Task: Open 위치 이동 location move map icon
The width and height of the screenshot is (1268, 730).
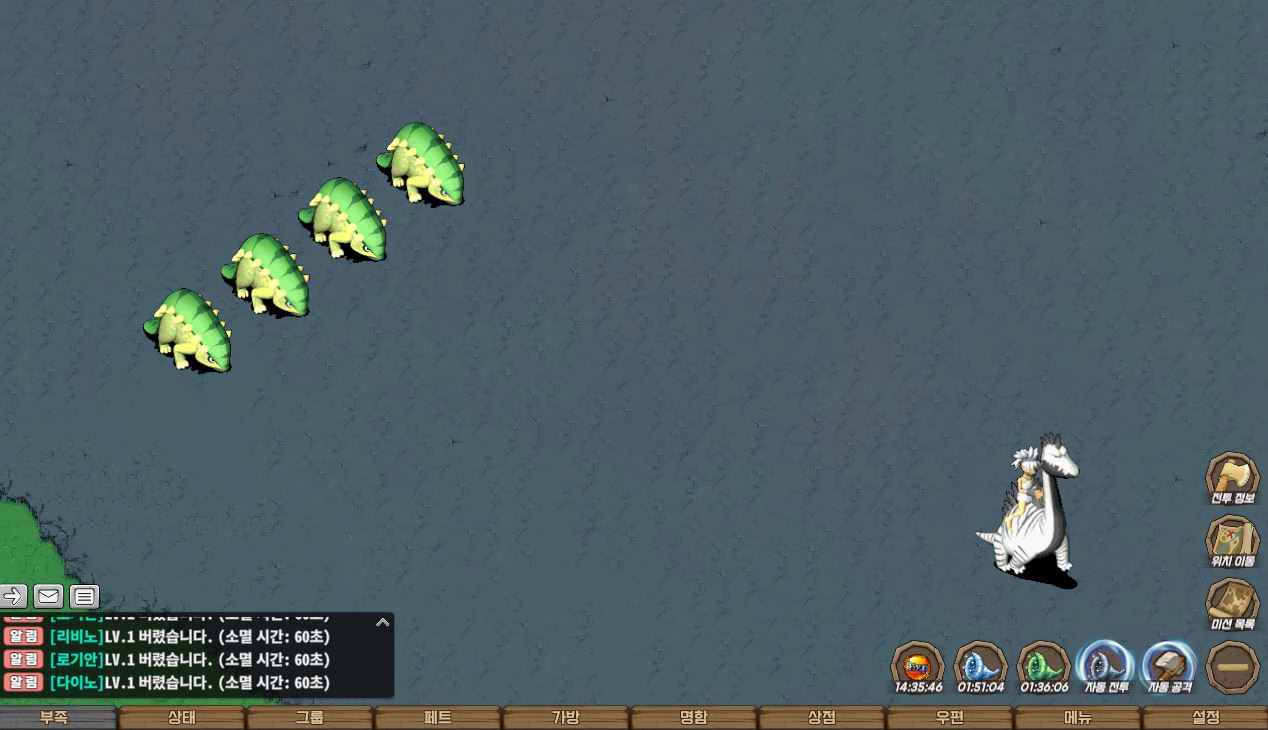Action: 1232,541
